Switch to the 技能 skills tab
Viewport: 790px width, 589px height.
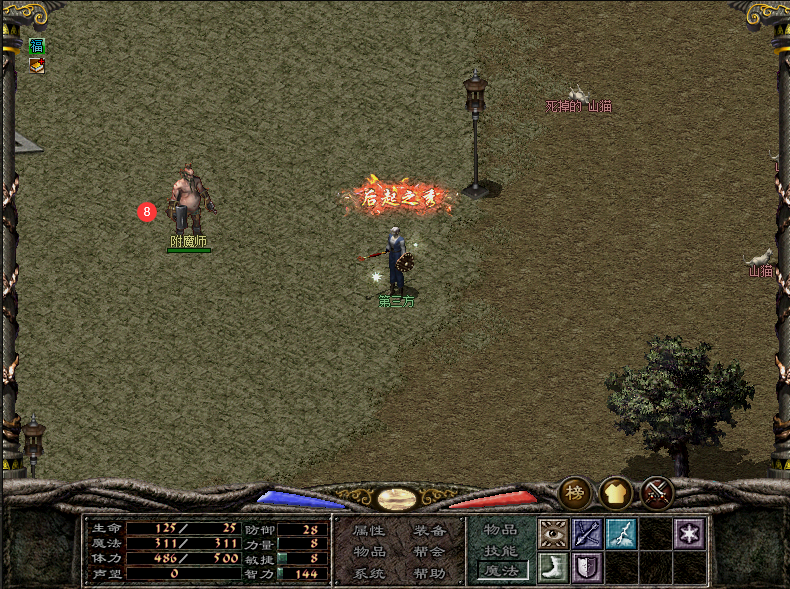tap(501, 550)
